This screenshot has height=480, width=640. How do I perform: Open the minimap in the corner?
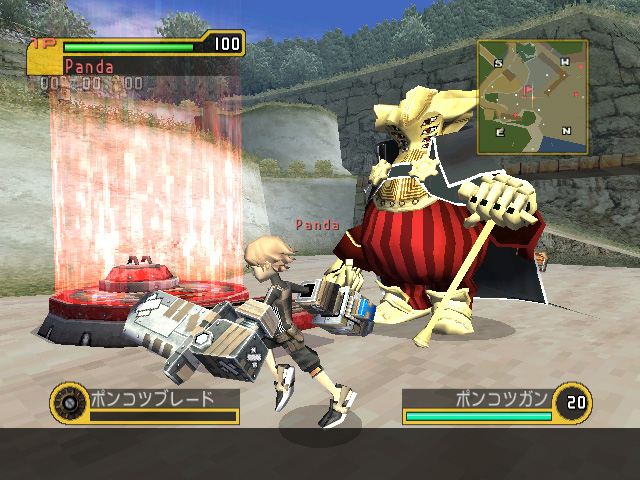pos(532,97)
